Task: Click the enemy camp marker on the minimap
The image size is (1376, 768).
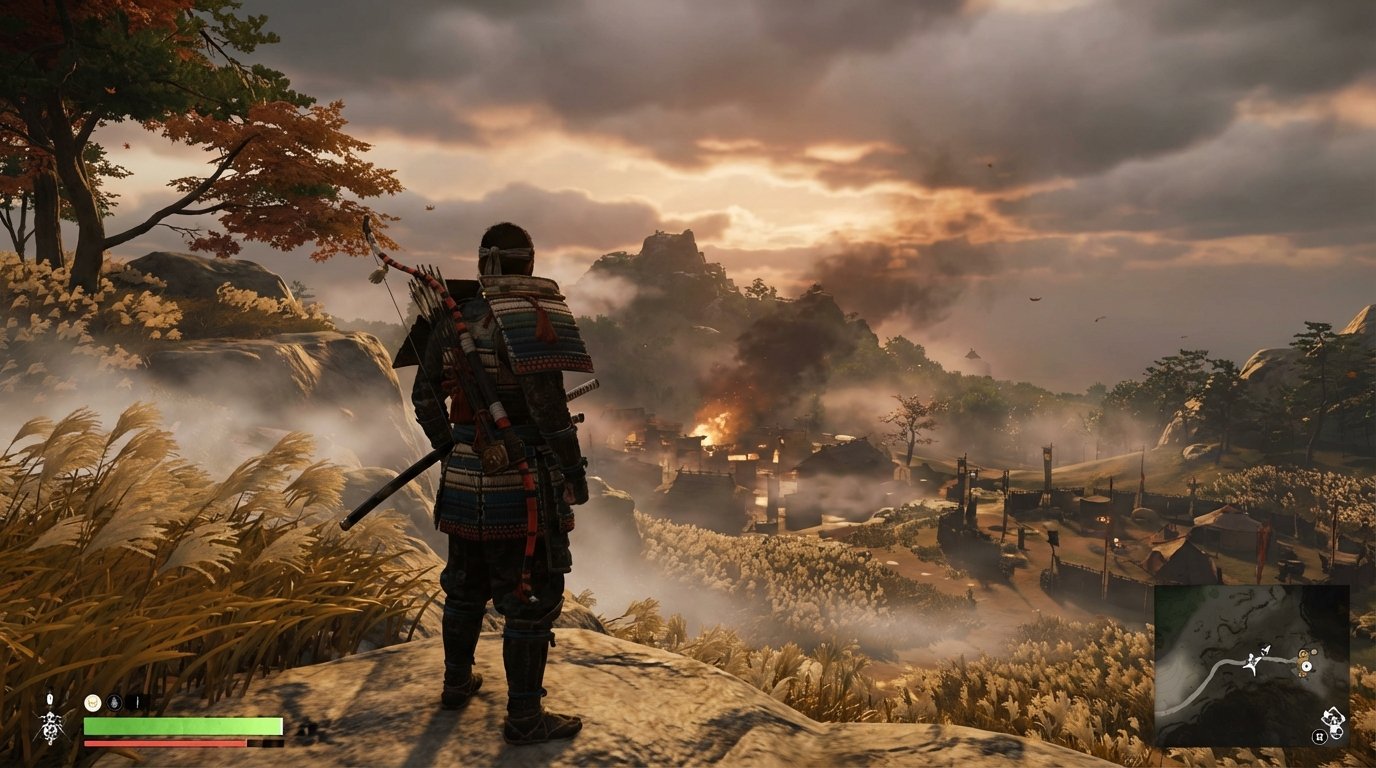Action: point(1303,655)
